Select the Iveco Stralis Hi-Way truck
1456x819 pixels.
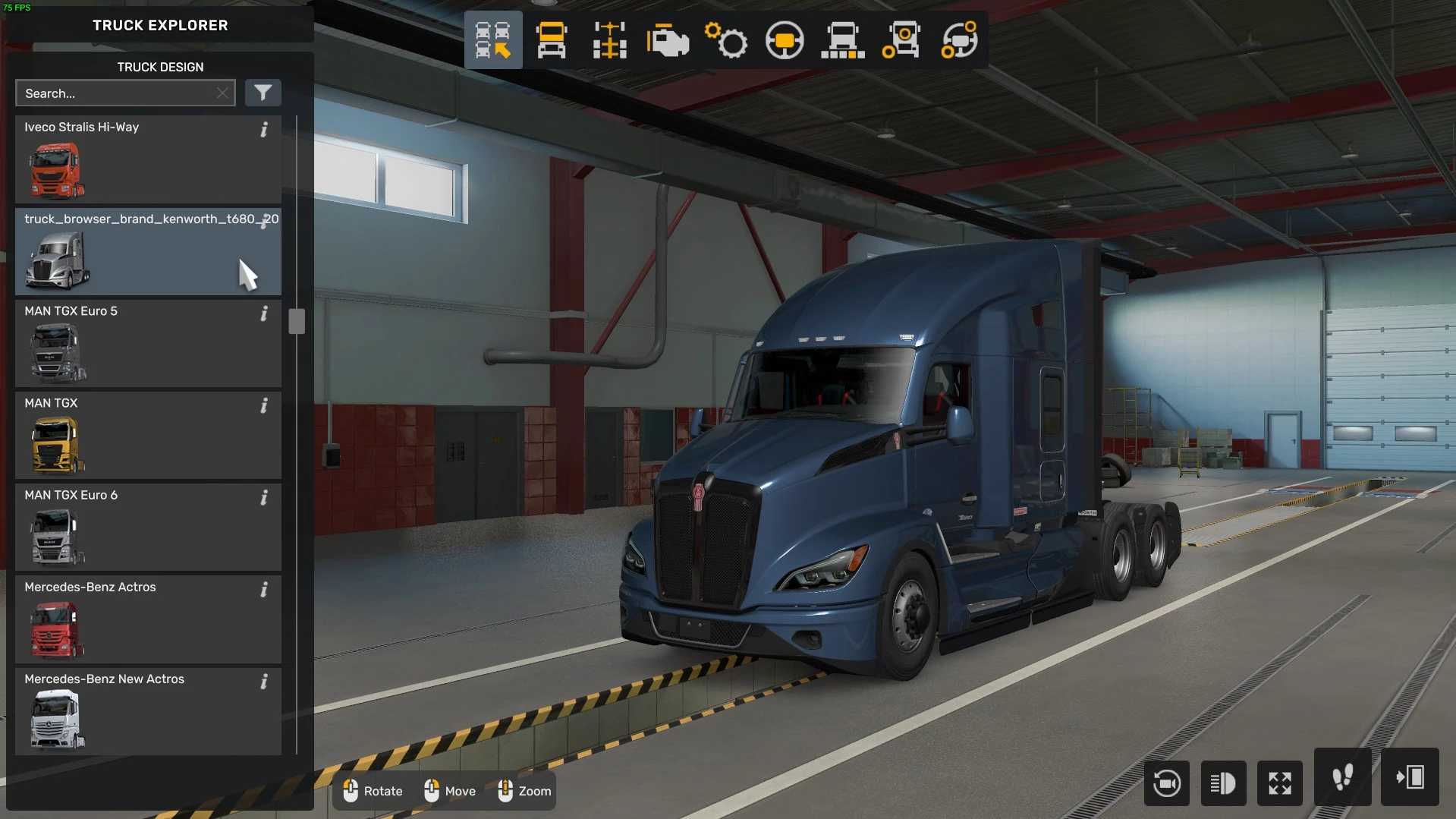148,159
